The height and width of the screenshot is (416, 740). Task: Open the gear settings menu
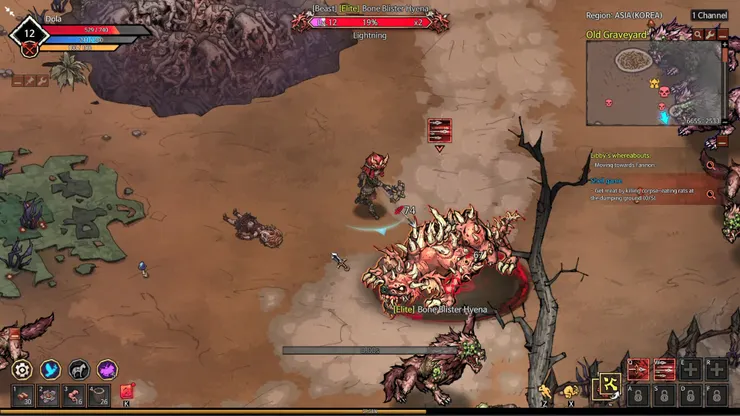click(22, 369)
